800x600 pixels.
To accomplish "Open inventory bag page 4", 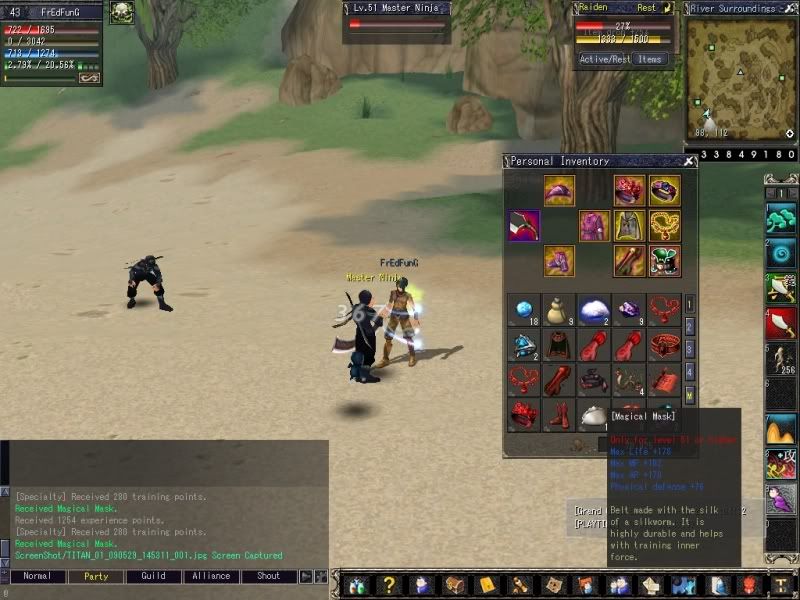I will [x=690, y=372].
